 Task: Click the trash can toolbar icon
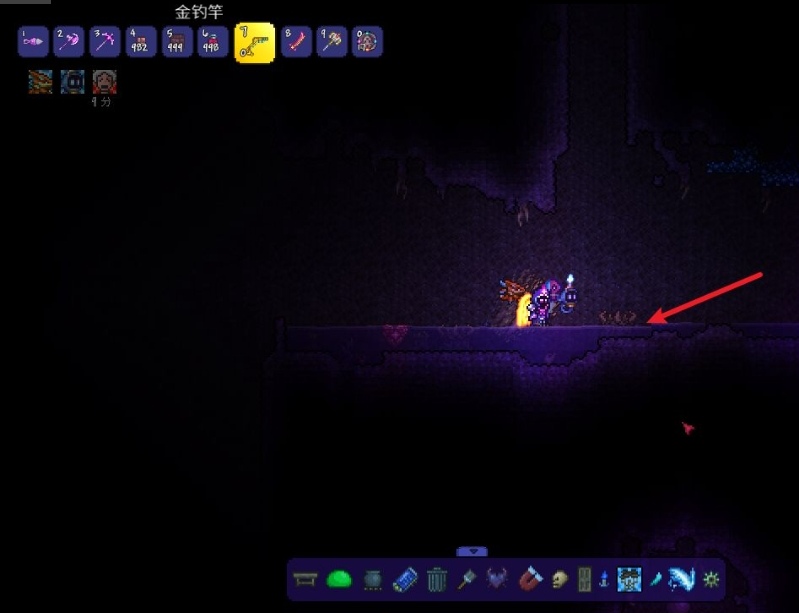[x=437, y=578]
